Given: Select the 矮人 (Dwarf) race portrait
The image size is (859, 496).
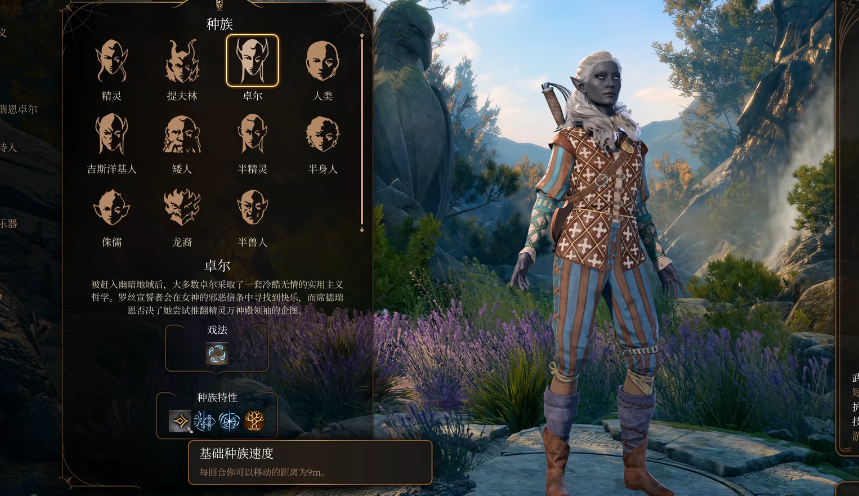Looking at the screenshot, I should point(182,135).
